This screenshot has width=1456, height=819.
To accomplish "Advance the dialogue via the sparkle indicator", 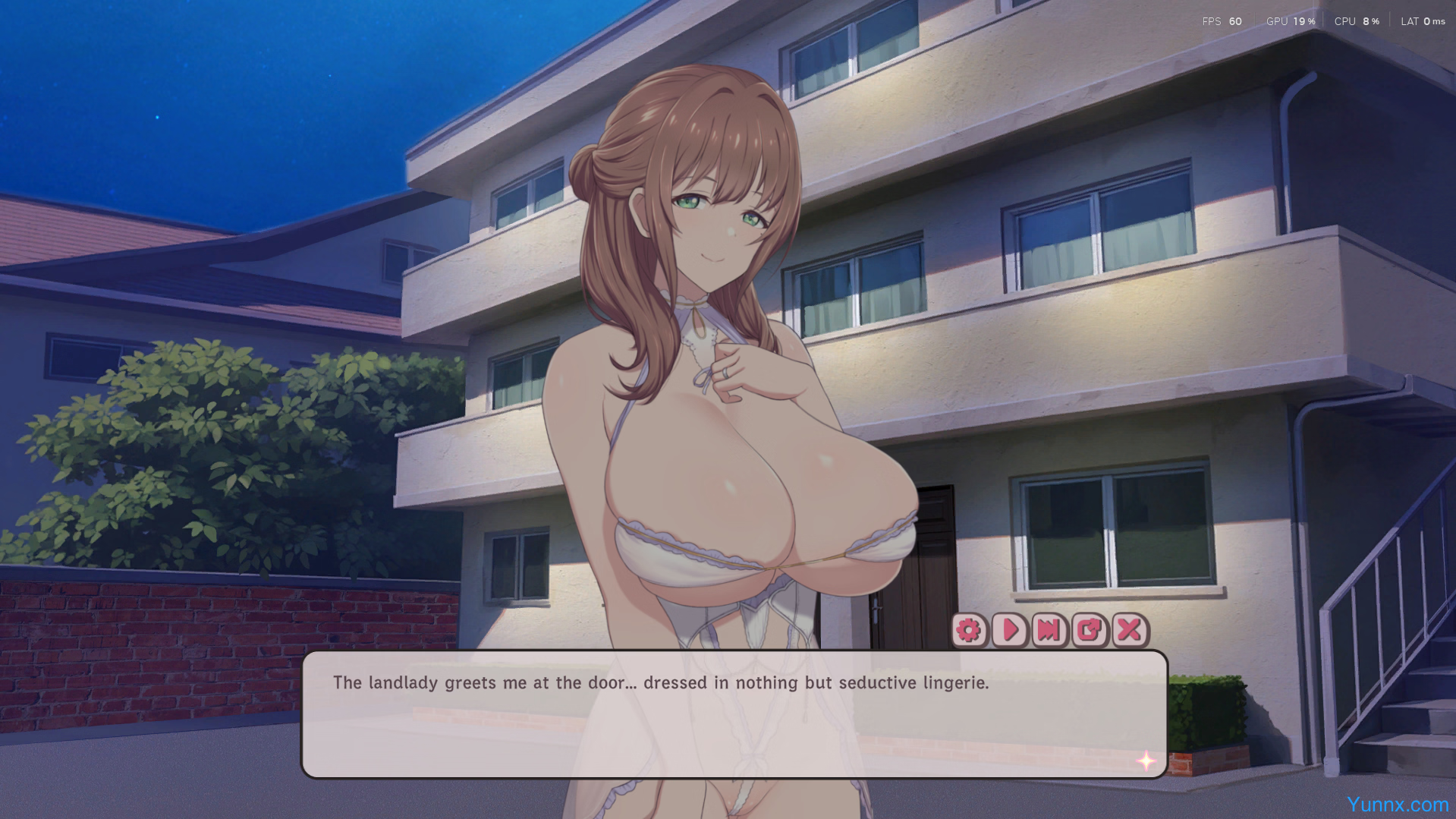I will (1146, 761).
